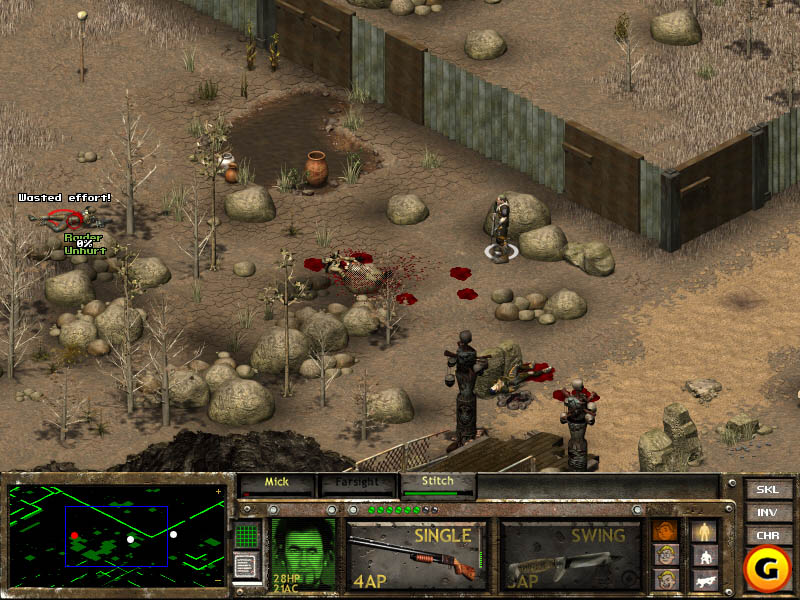Click the tactical minimap

pos(116,536)
